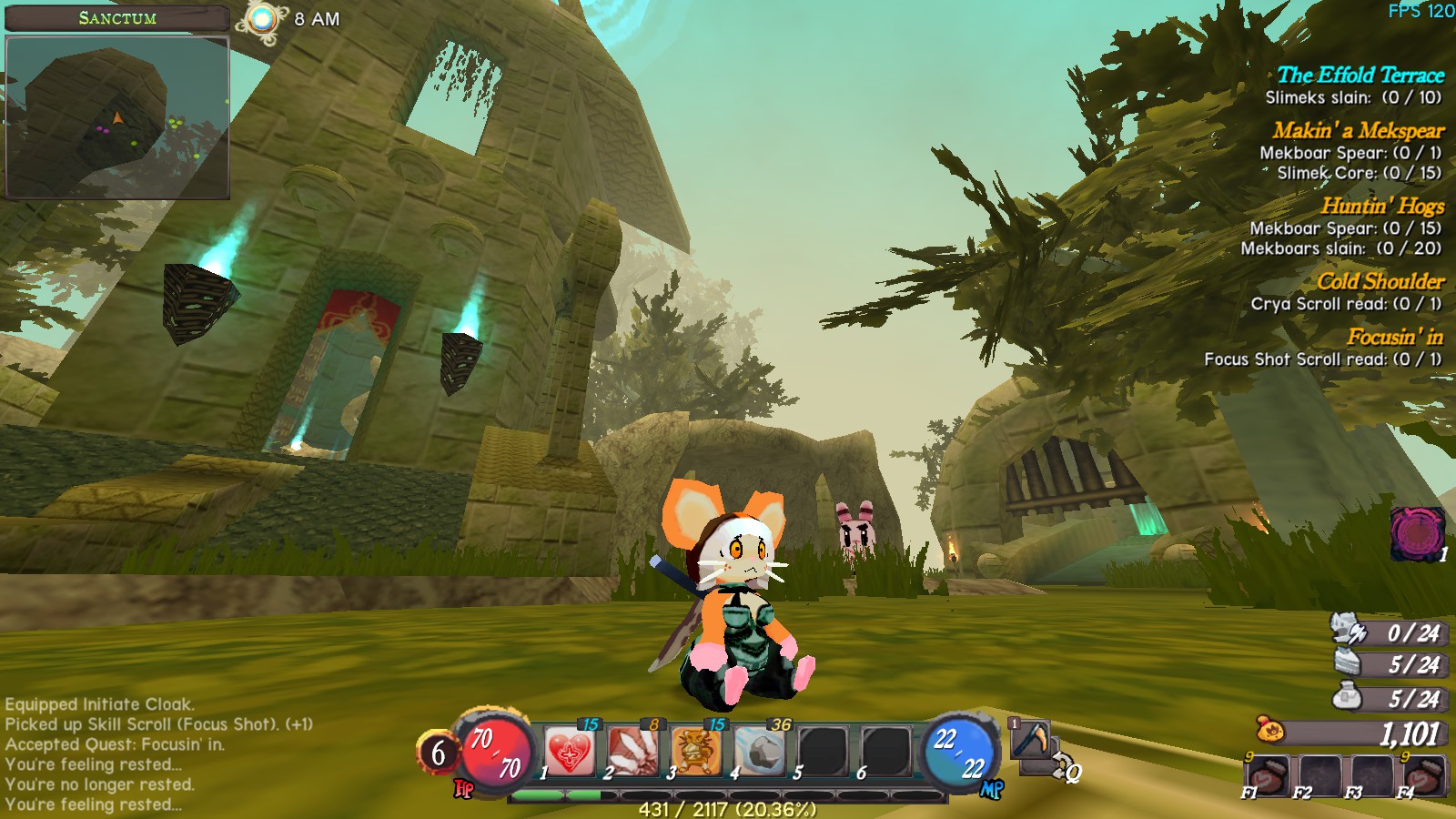Viewport: 1456px width, 819px height.
Task: Select The Effold Terrace quest
Action: click(1360, 76)
